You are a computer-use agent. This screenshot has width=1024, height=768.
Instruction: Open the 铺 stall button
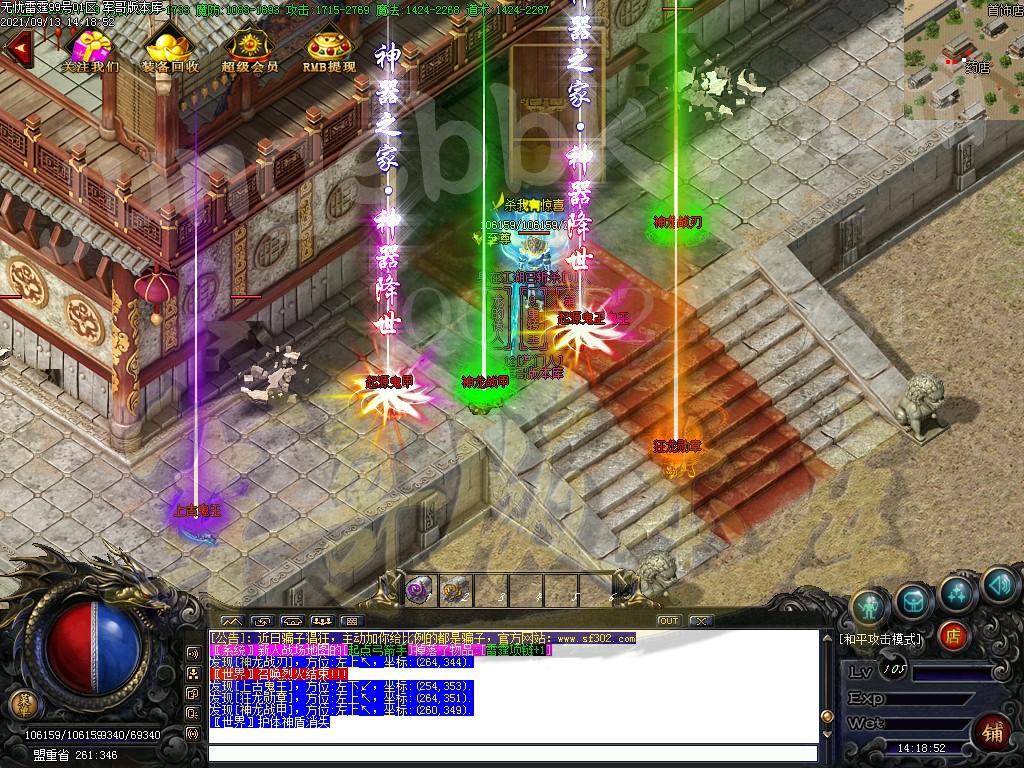[x=992, y=729]
